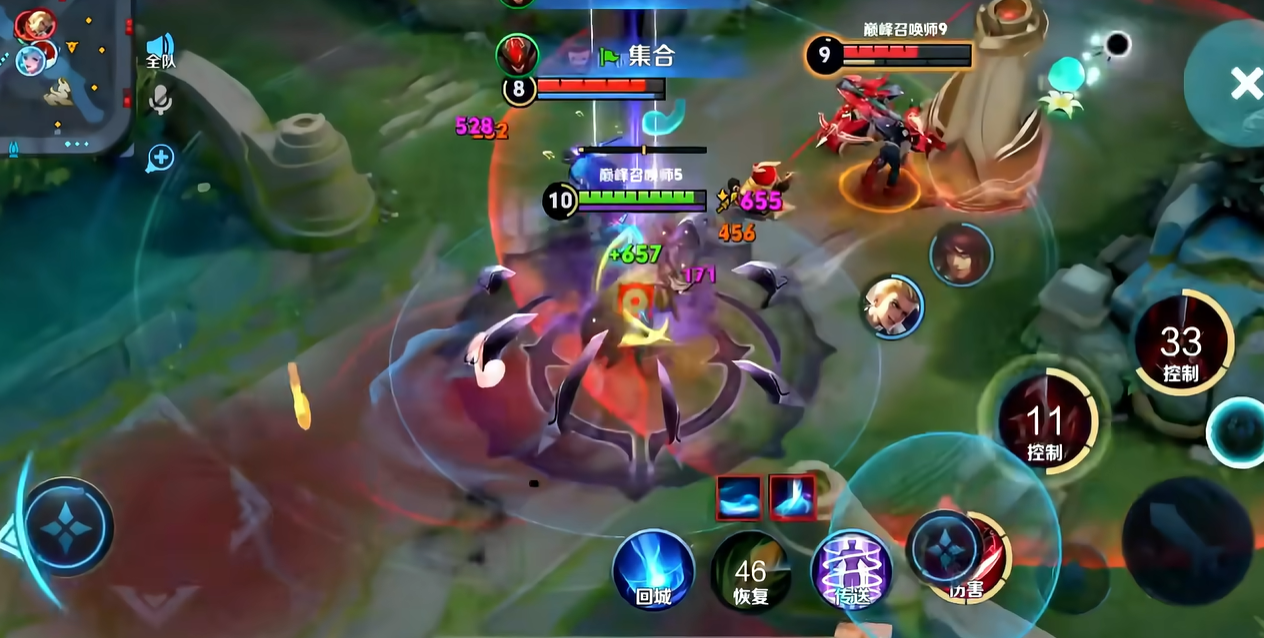Select the blue boot buff icon
The width and height of the screenshot is (1264, 638).
point(792,497)
